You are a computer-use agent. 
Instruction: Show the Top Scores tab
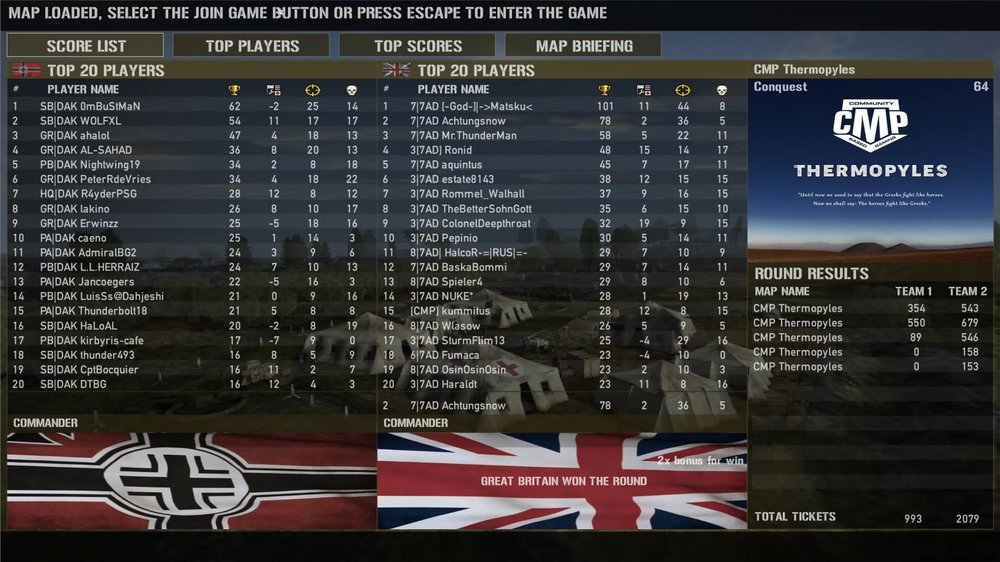(x=417, y=45)
